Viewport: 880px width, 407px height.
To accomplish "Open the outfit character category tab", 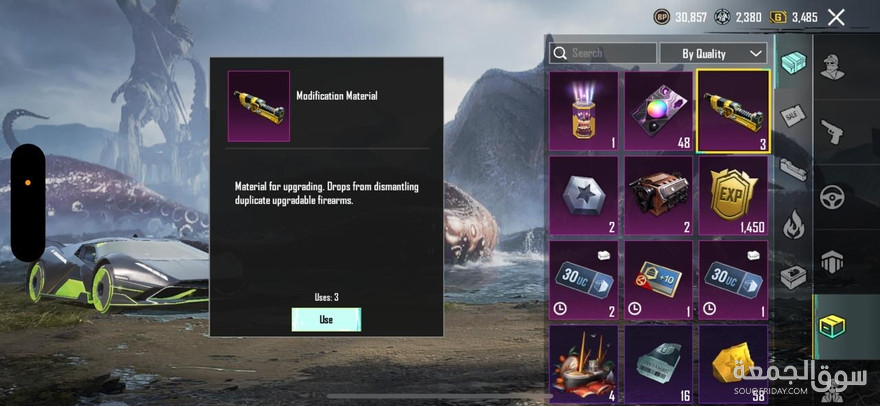I will coord(831,69).
